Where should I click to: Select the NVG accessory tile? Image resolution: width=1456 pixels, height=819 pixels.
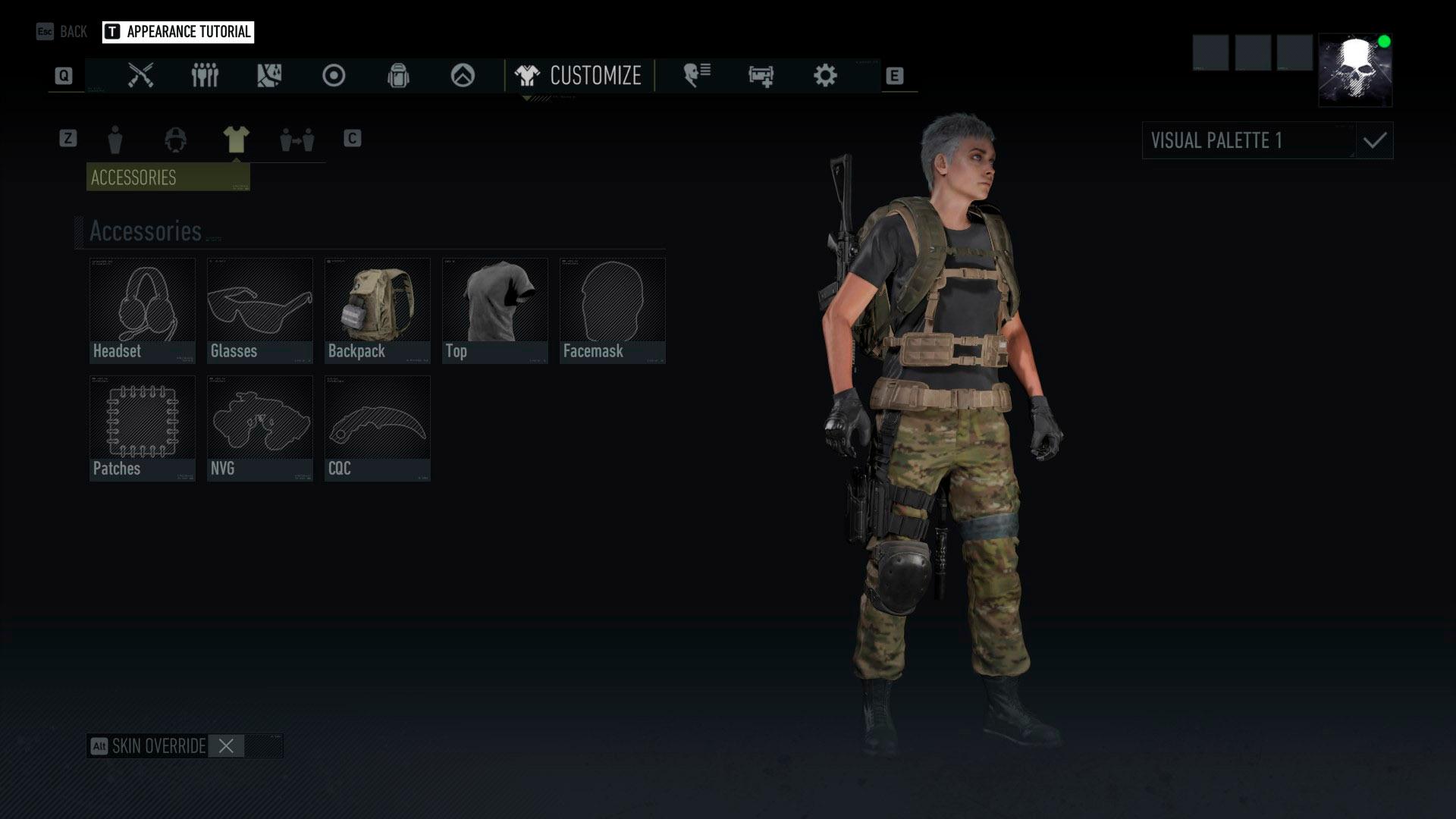tap(260, 428)
